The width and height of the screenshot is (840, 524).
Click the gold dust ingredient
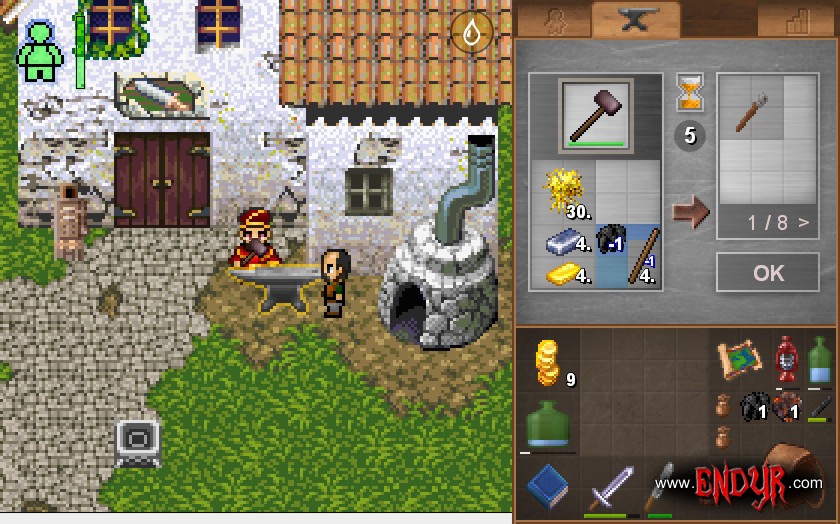[565, 190]
